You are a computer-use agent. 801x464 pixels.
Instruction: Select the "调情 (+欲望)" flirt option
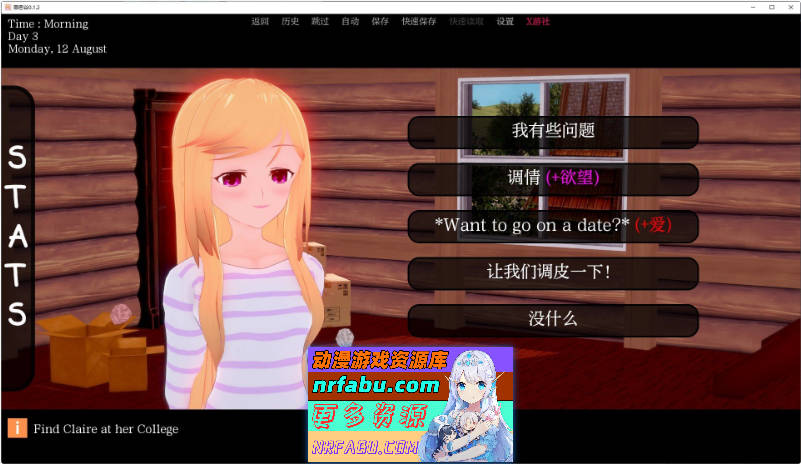click(553, 178)
